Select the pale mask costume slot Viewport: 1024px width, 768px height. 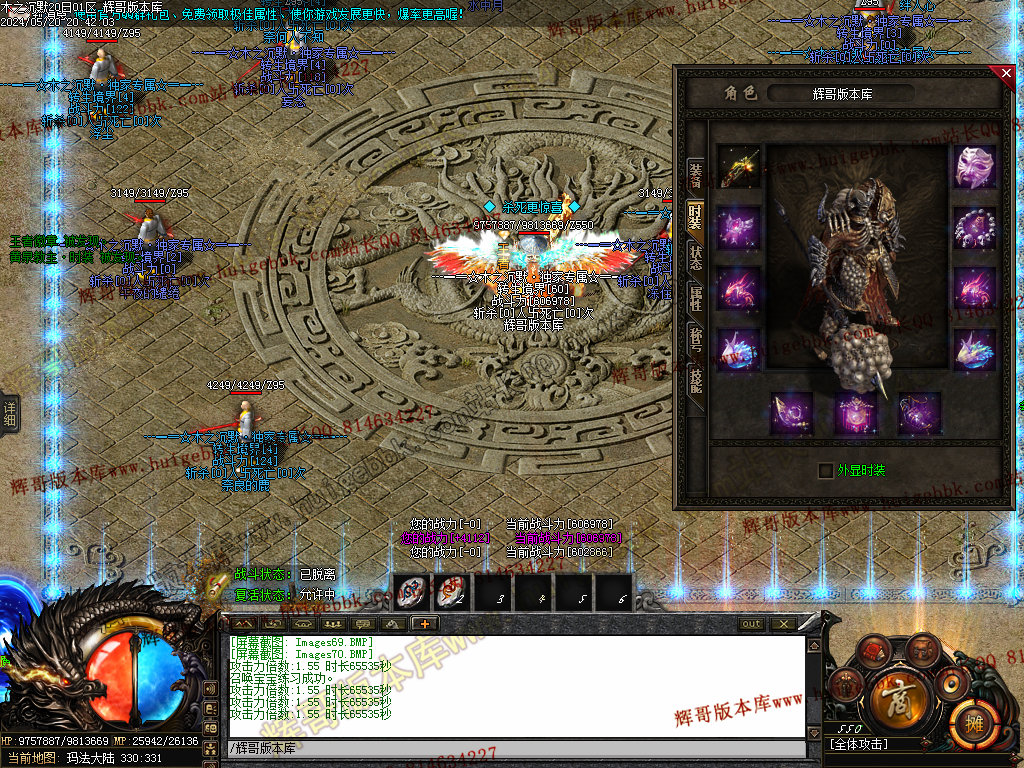[974, 167]
